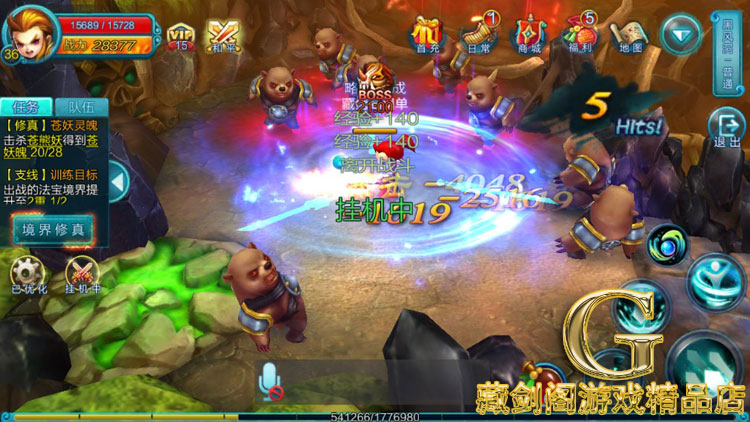Open the 福利 welfare rewards

580,36
